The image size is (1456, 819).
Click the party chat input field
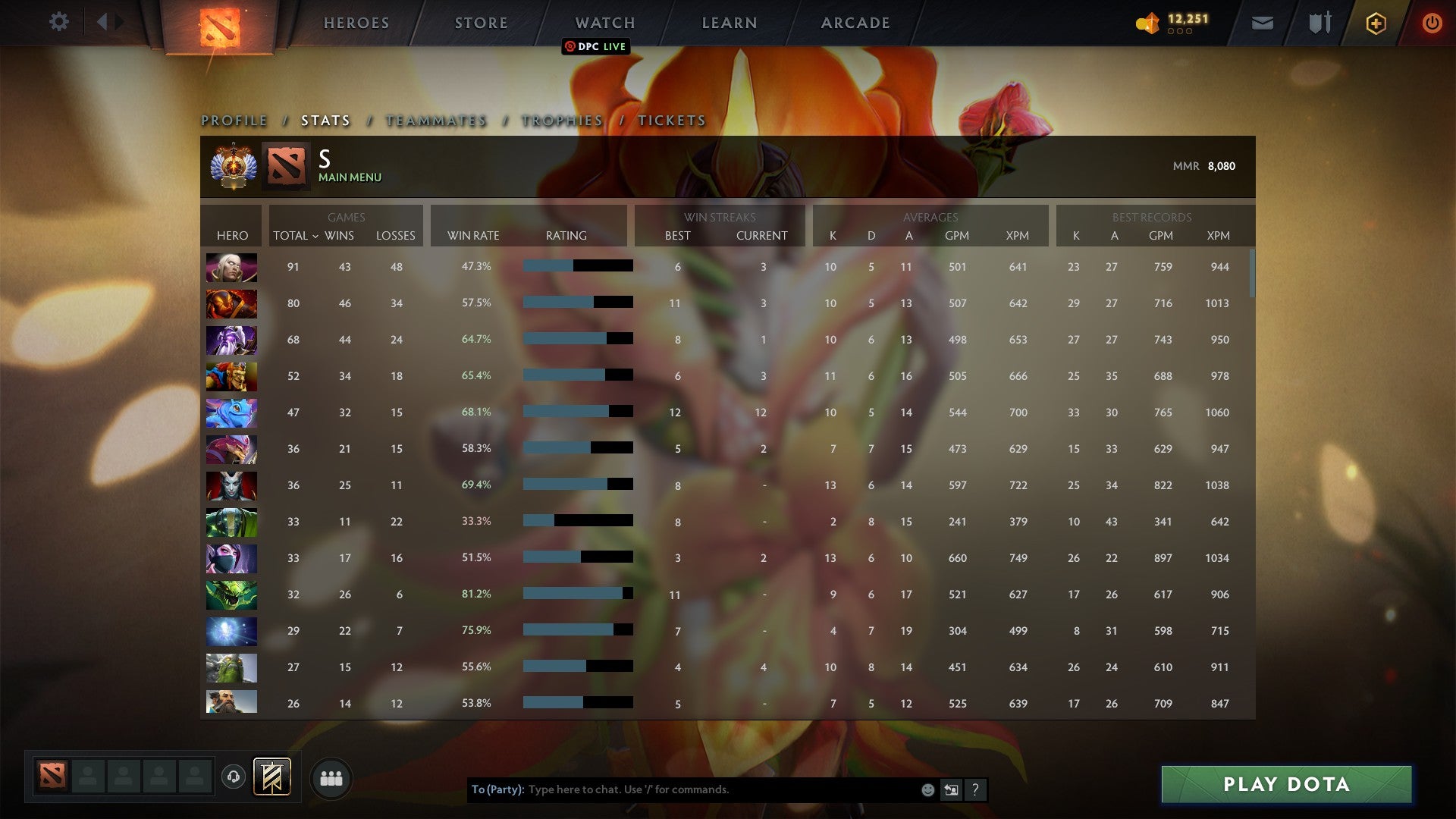tap(682, 789)
